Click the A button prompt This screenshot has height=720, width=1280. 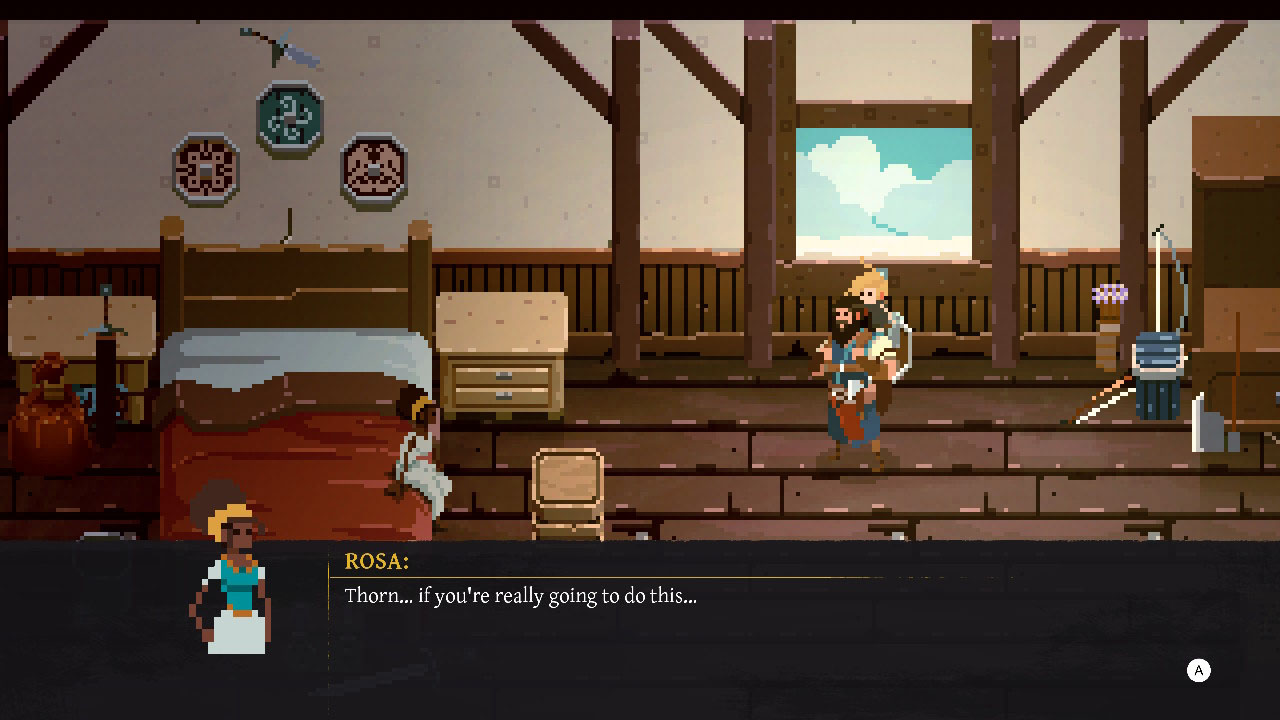(x=1198, y=670)
